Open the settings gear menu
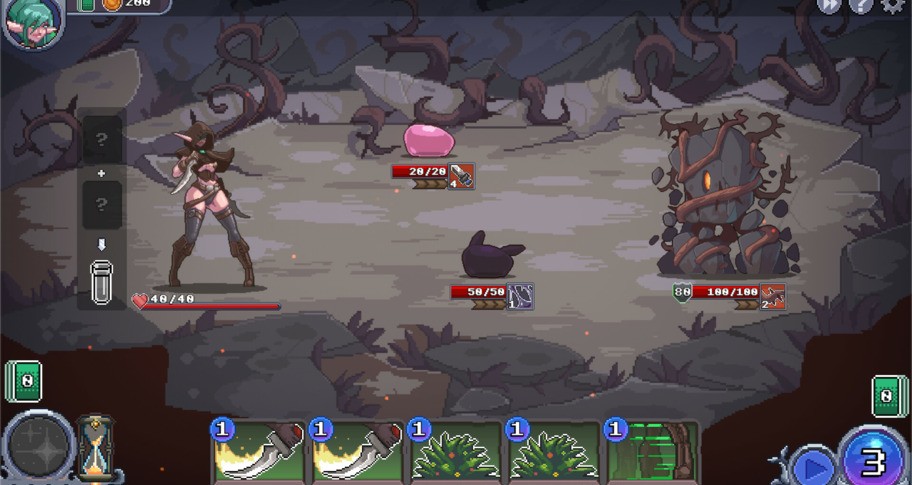 [892, 6]
